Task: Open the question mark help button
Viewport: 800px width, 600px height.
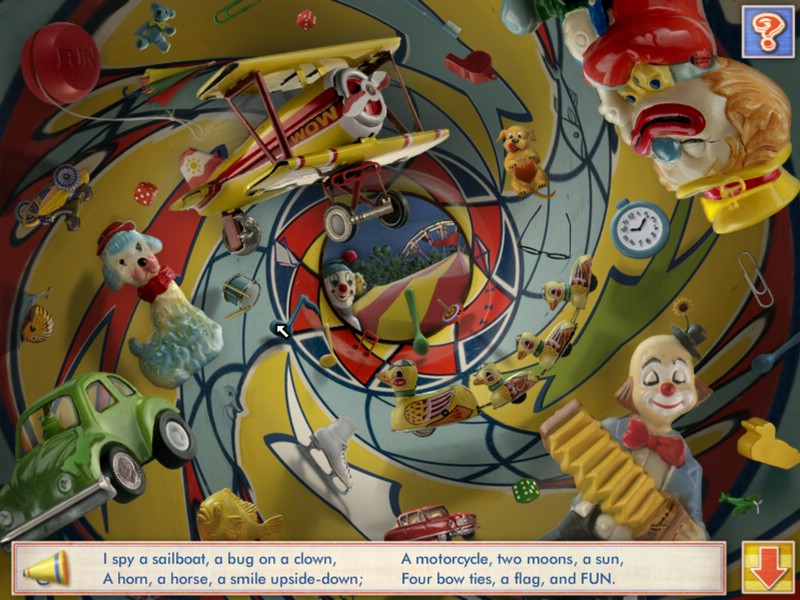Action: point(768,30)
